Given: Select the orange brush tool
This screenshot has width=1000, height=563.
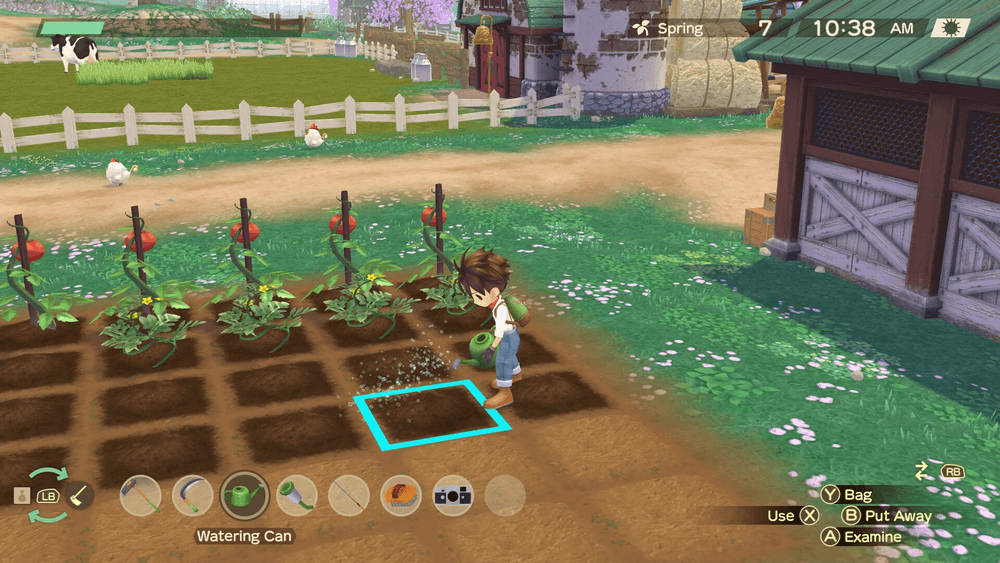Looking at the screenshot, I should 401,495.
